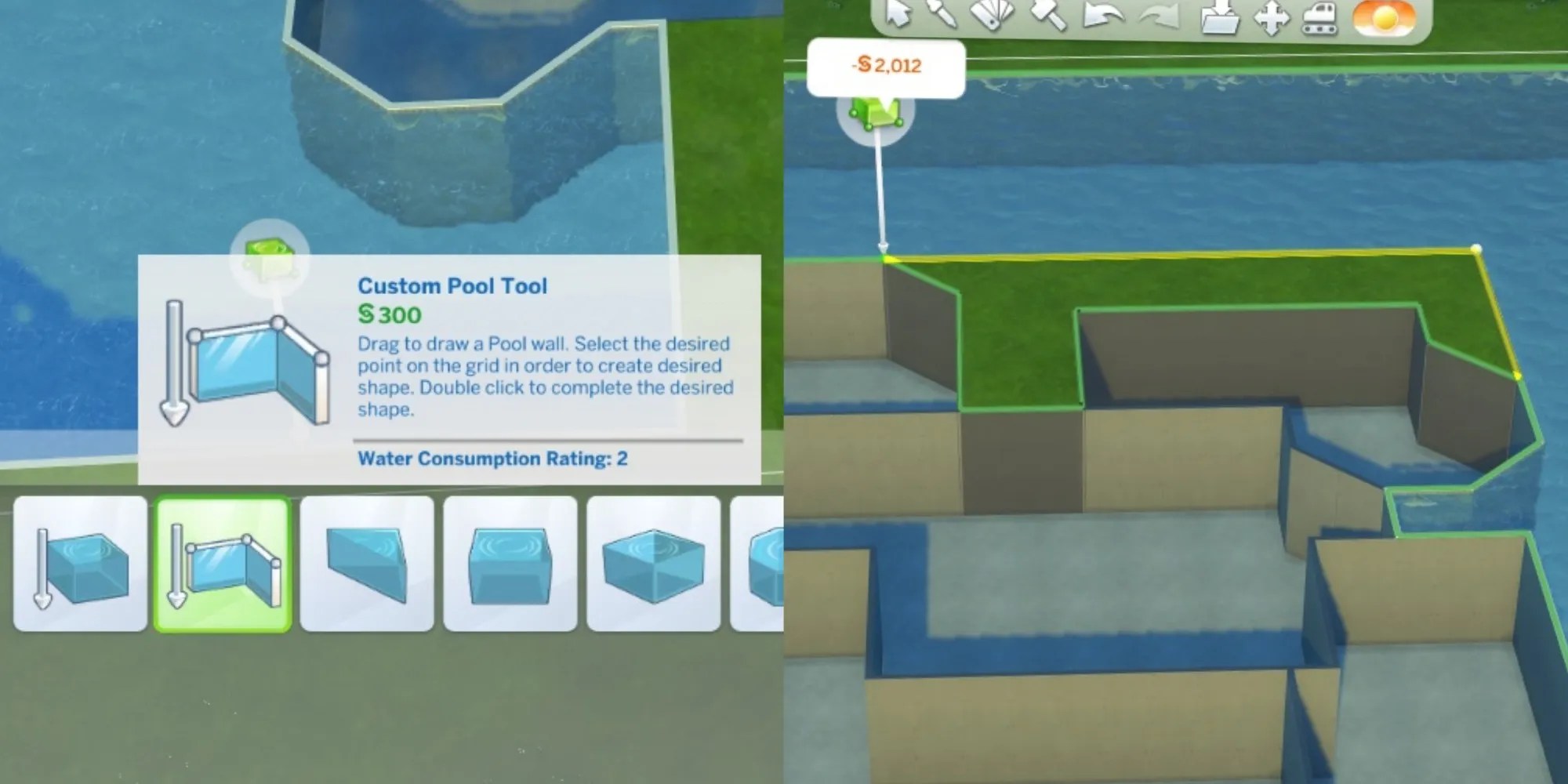Open the save to library icon
Image resolution: width=1568 pixels, height=784 pixels.
coord(1219,17)
